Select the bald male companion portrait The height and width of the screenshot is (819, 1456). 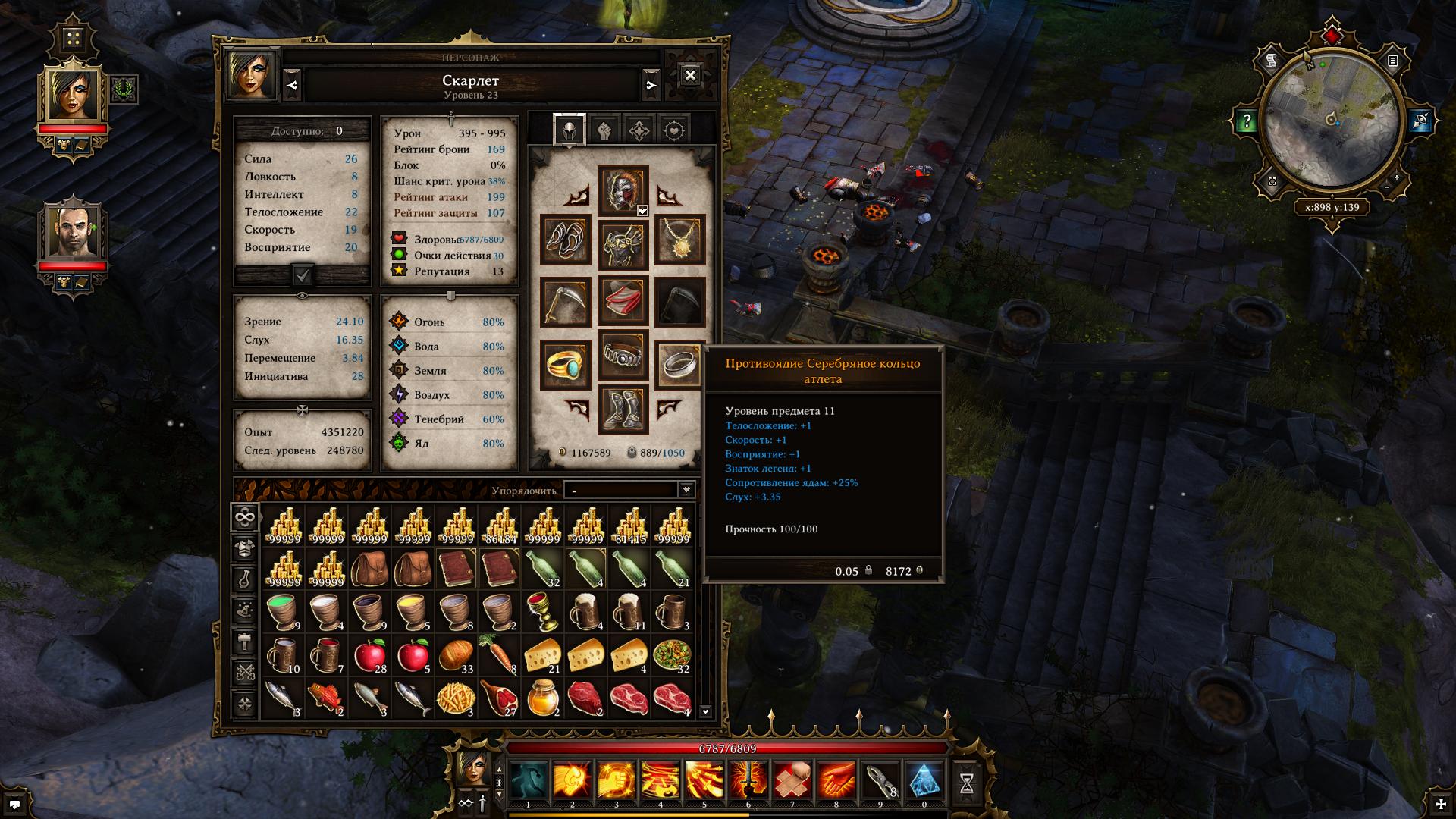[x=73, y=231]
